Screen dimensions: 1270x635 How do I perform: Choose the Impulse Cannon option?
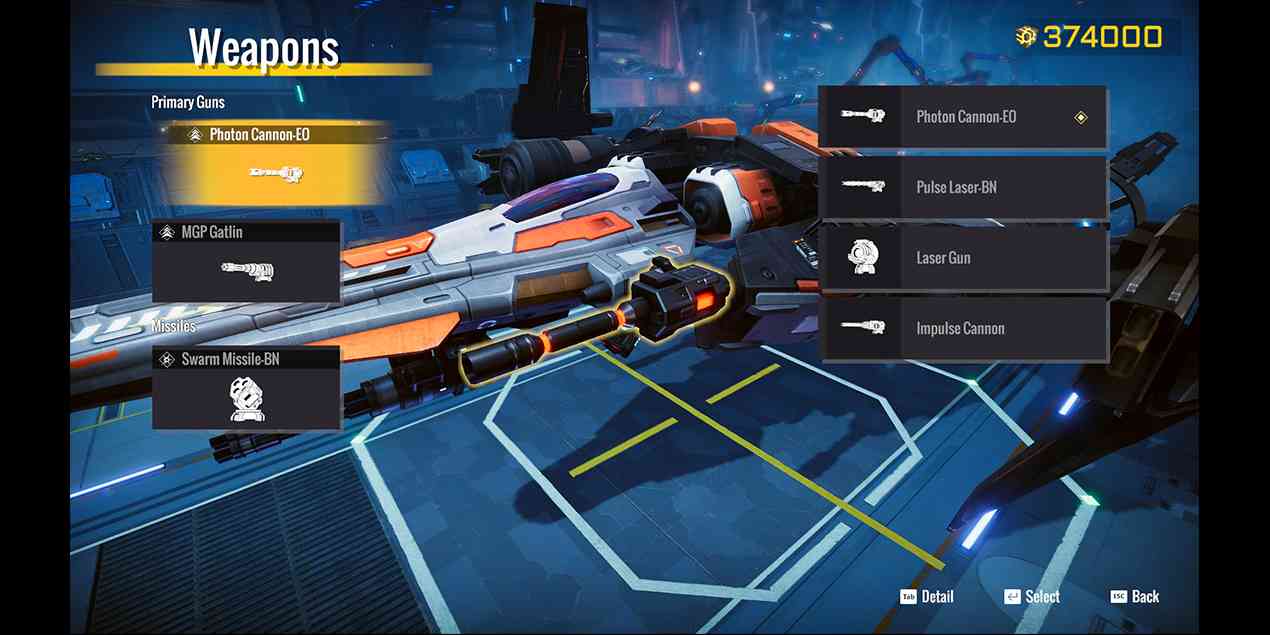tap(962, 329)
